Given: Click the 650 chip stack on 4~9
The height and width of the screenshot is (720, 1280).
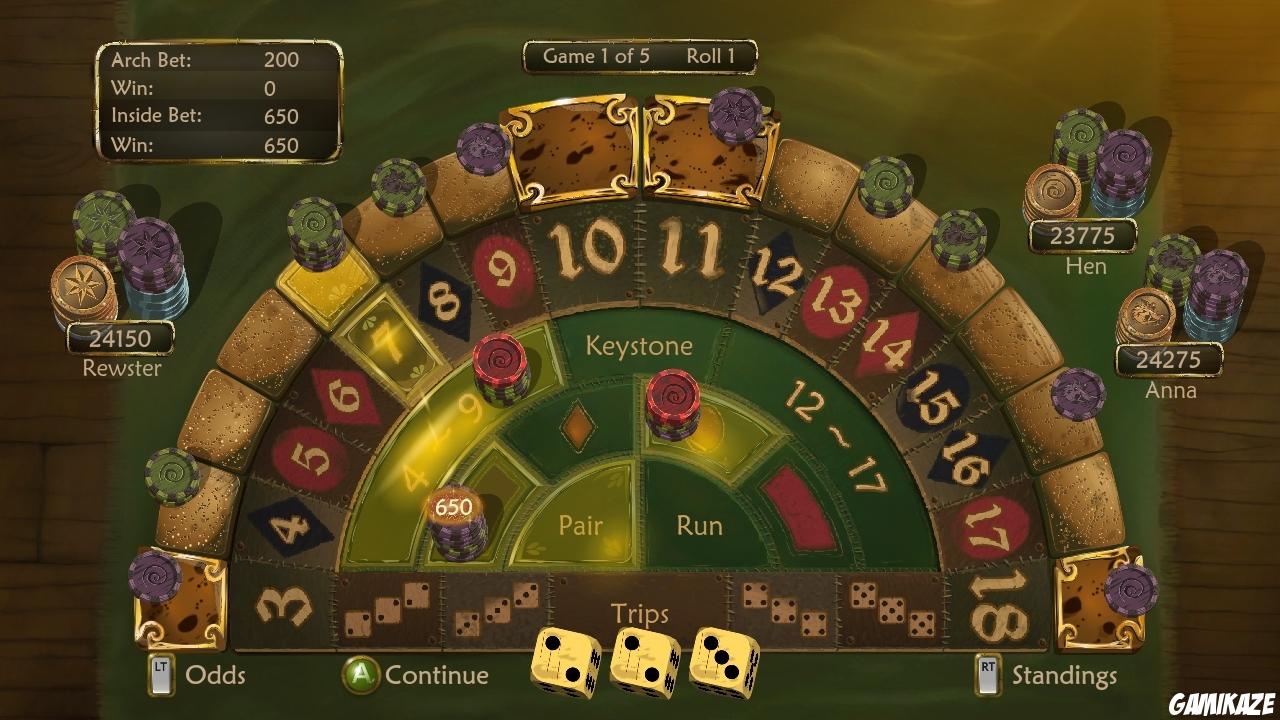Looking at the screenshot, I should click(455, 520).
